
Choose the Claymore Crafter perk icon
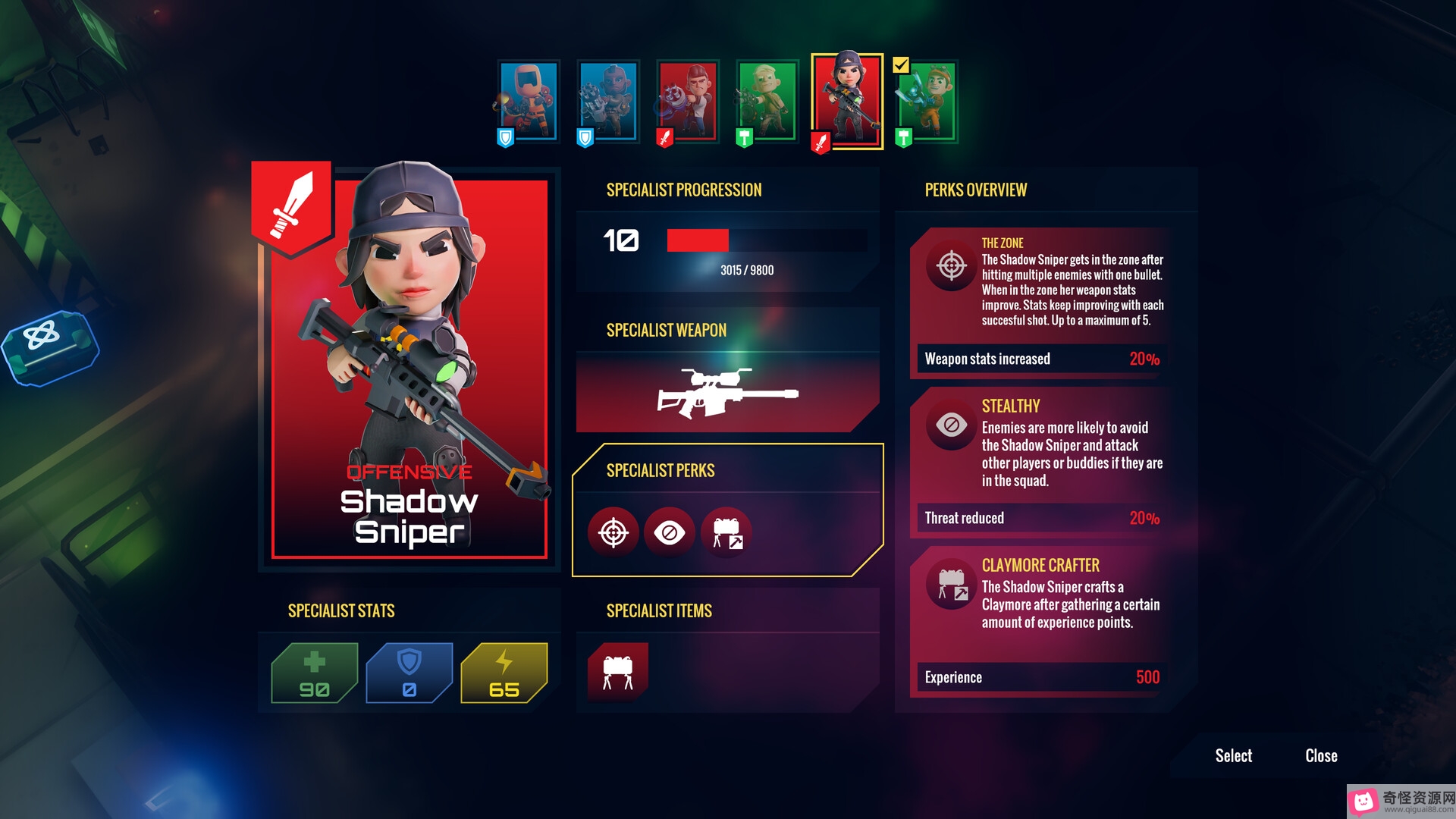coord(726,533)
